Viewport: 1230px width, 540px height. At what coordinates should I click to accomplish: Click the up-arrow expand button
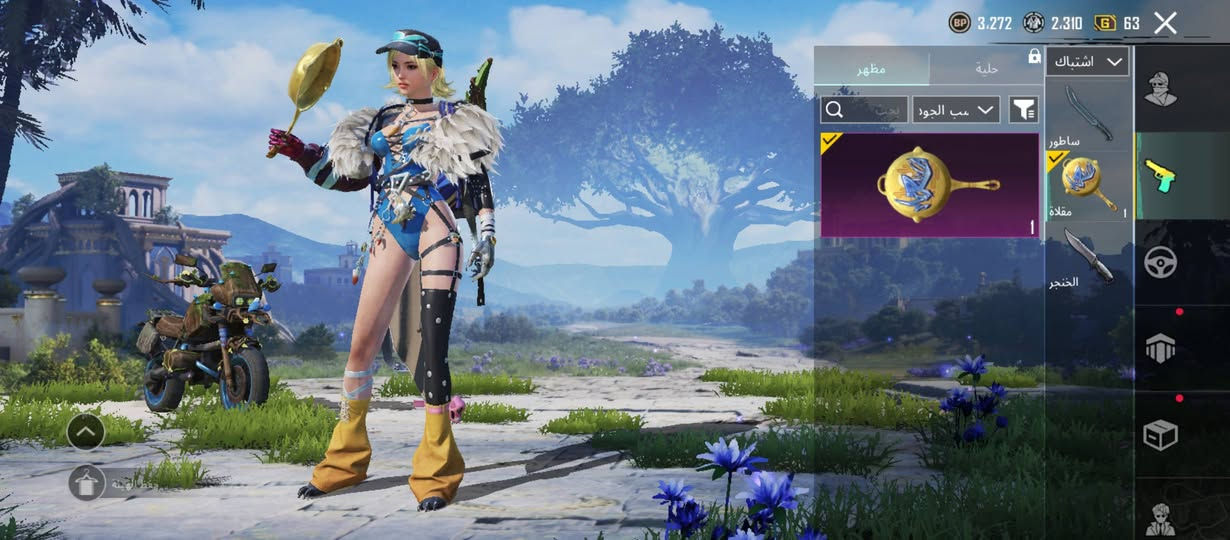(x=86, y=431)
